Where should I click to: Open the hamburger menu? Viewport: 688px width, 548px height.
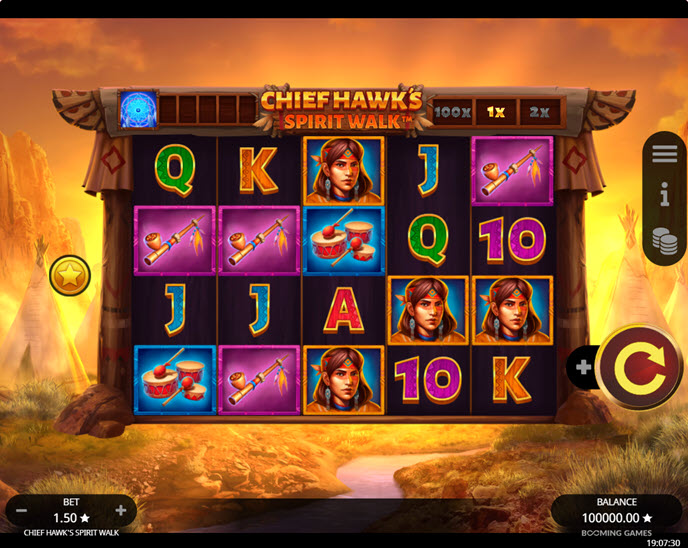pyautogui.click(x=665, y=154)
